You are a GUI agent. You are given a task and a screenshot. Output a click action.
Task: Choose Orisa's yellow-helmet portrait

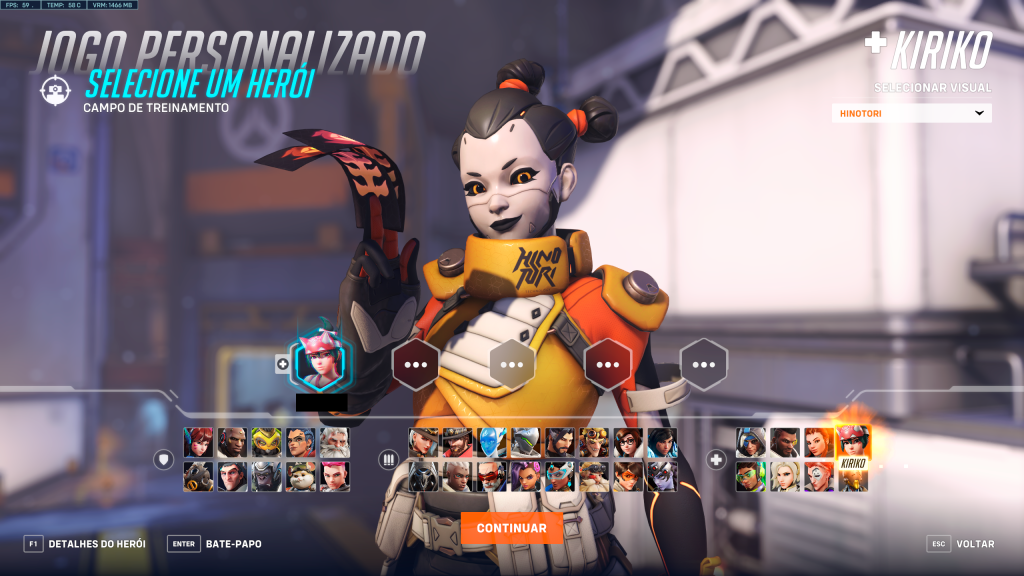[267, 442]
